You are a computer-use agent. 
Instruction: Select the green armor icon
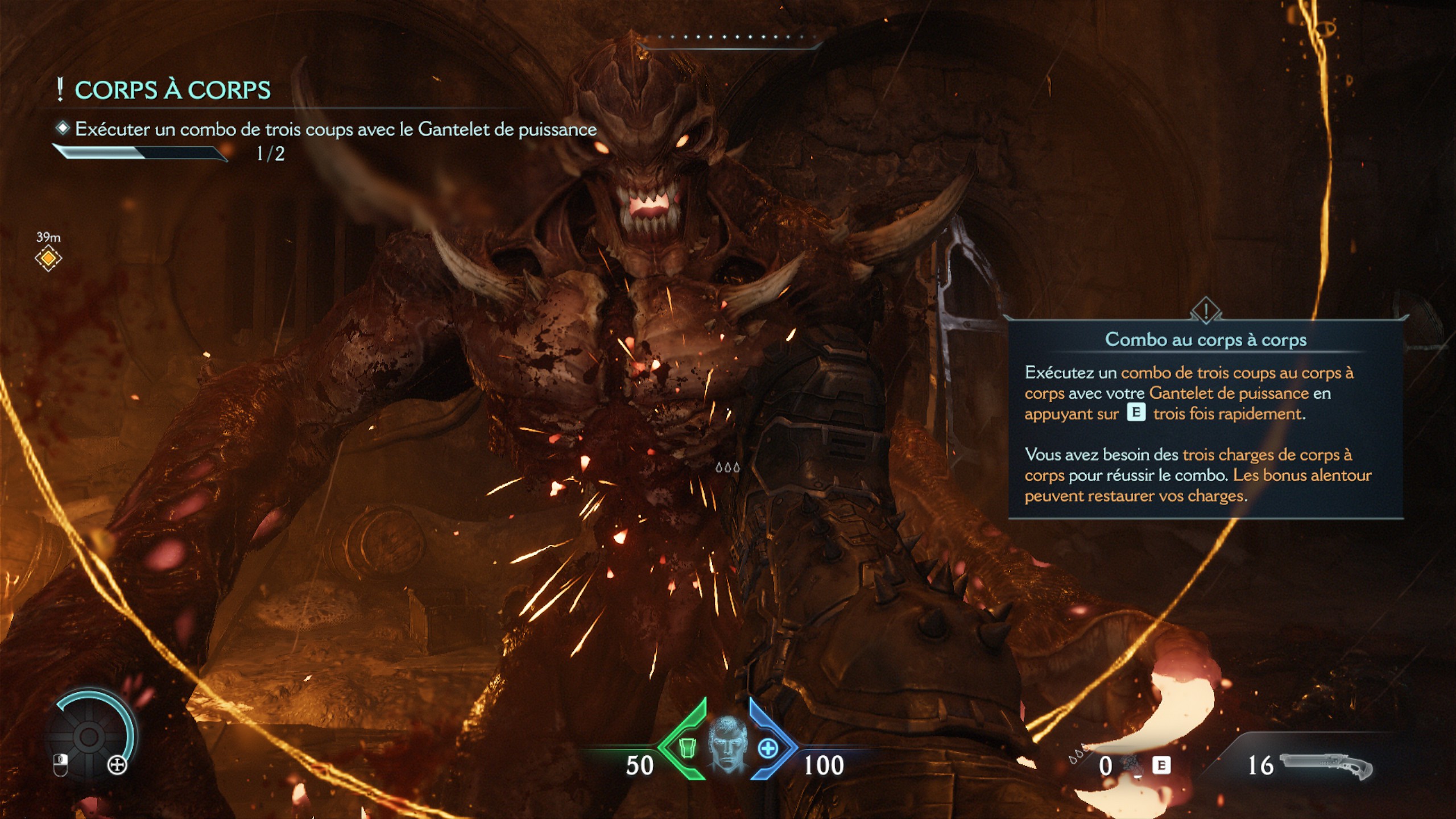pos(688,748)
